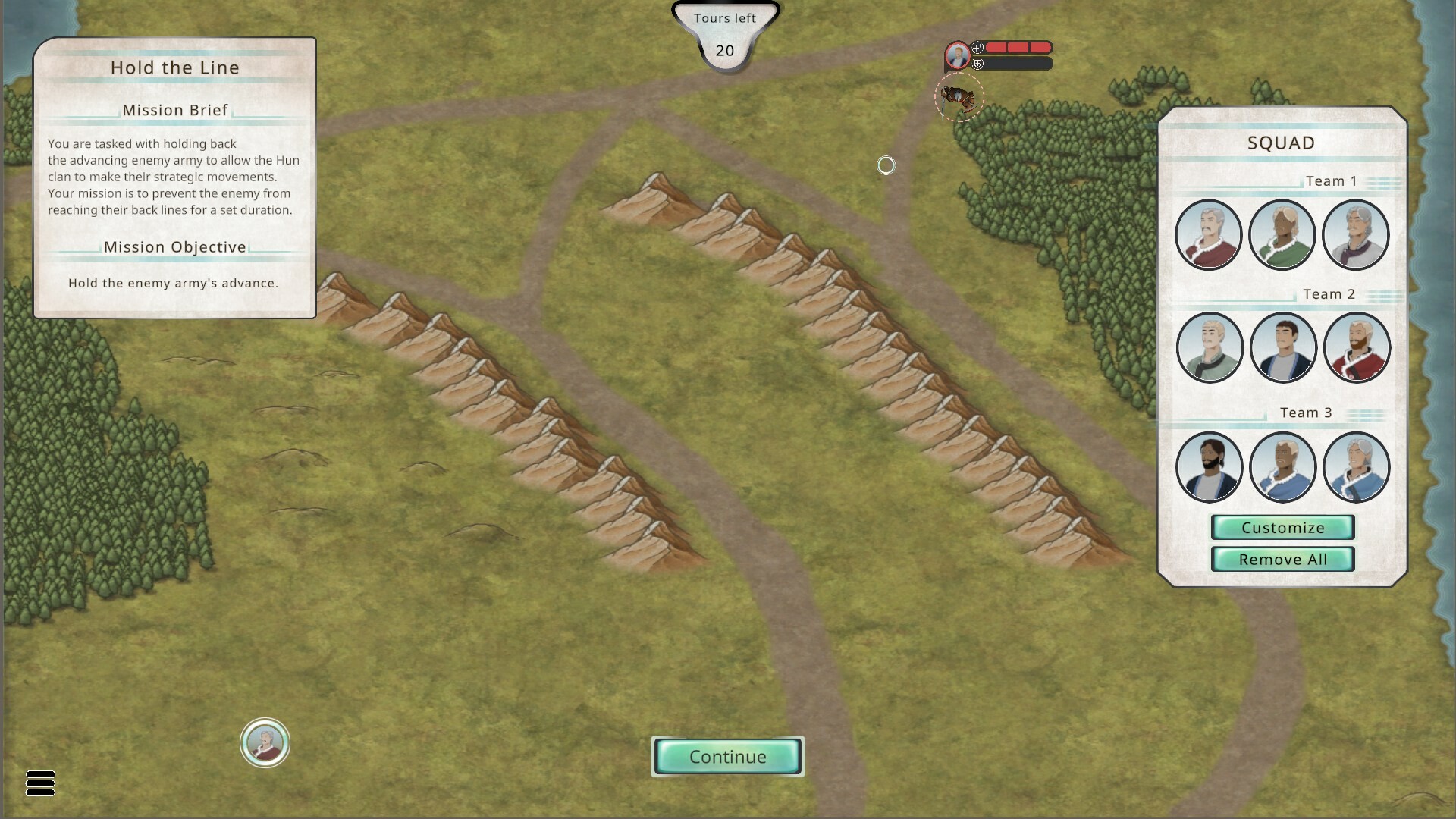Viewport: 1456px width, 819px height.
Task: Select the dark-bearded first member of Team 3
Action: click(1210, 467)
